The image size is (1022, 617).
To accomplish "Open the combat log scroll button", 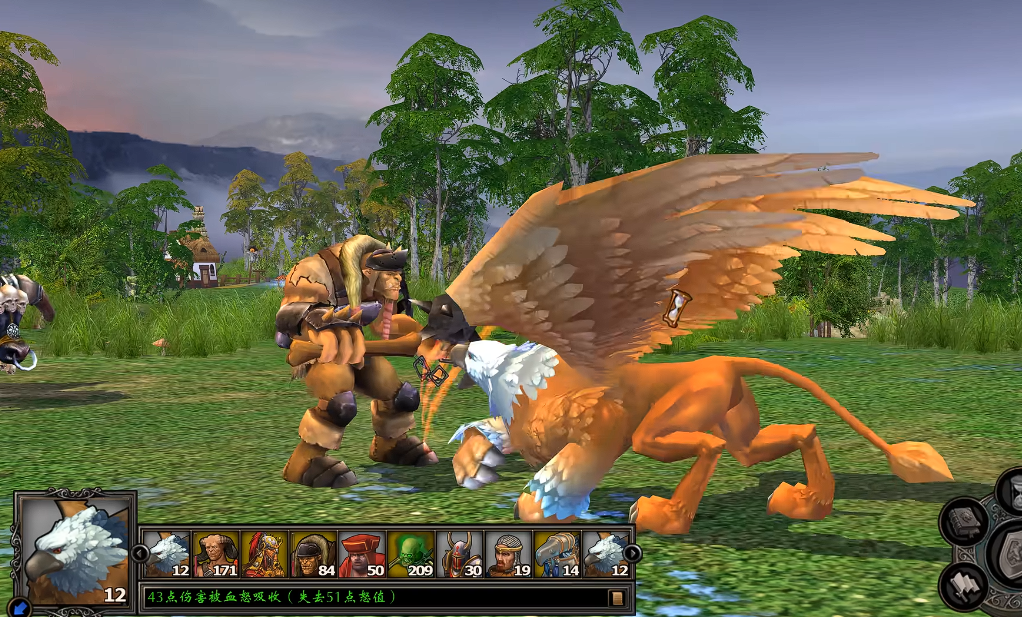I will point(617,598).
